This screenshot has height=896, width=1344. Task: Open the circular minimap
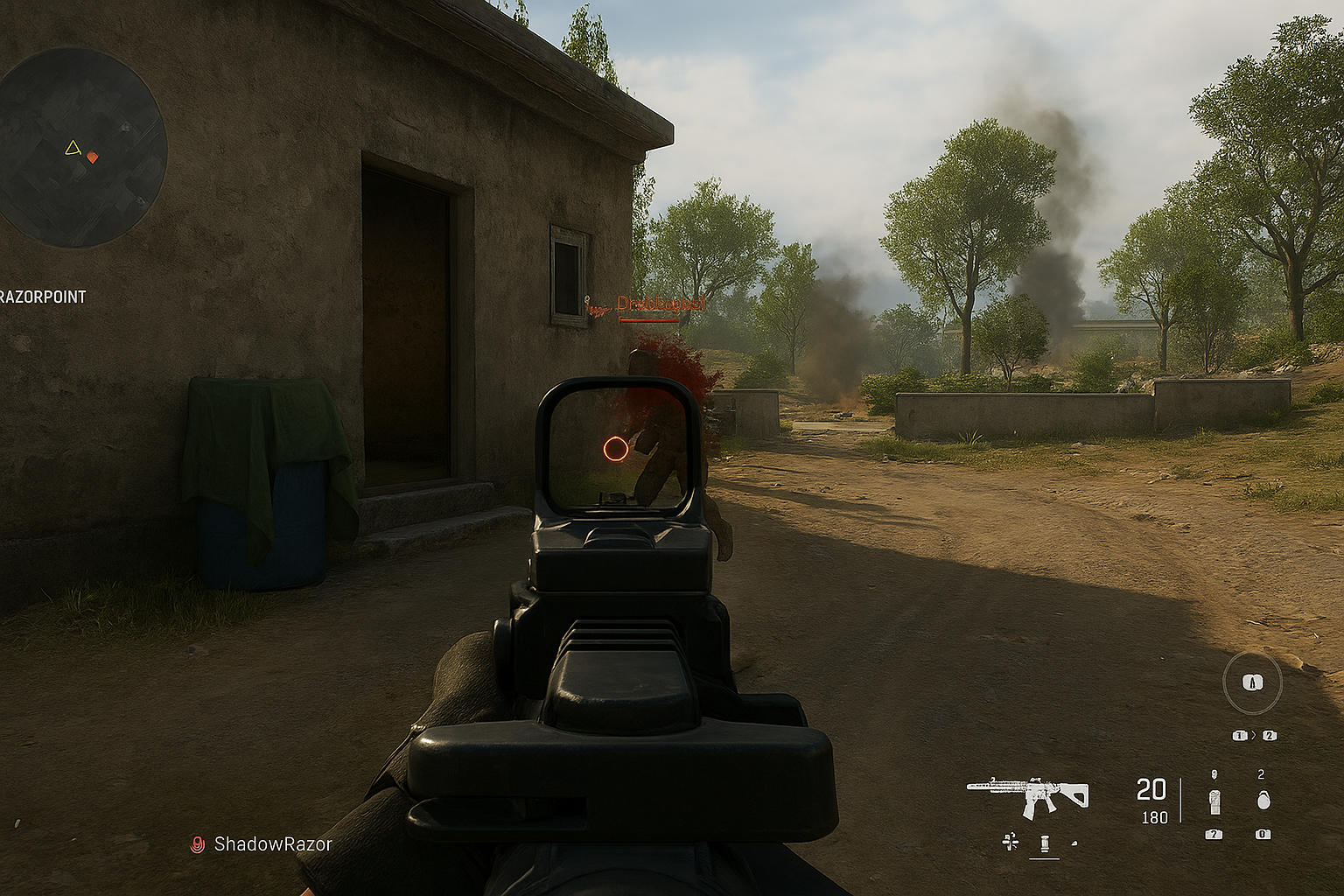click(x=83, y=147)
